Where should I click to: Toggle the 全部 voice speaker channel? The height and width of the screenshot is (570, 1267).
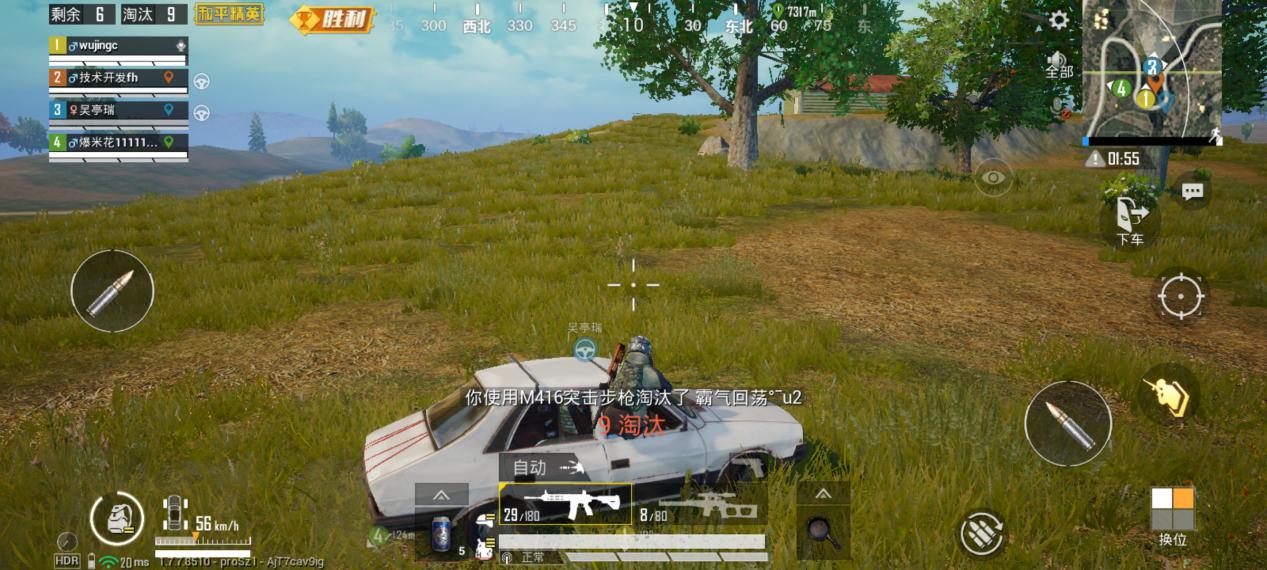[x=1058, y=64]
